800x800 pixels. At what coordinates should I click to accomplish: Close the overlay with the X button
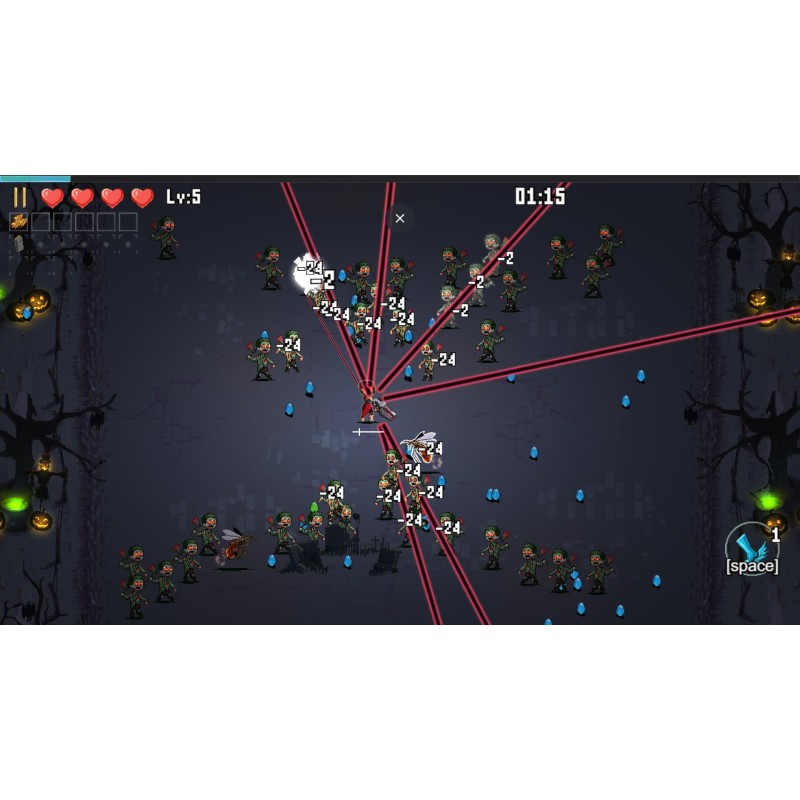point(400,218)
